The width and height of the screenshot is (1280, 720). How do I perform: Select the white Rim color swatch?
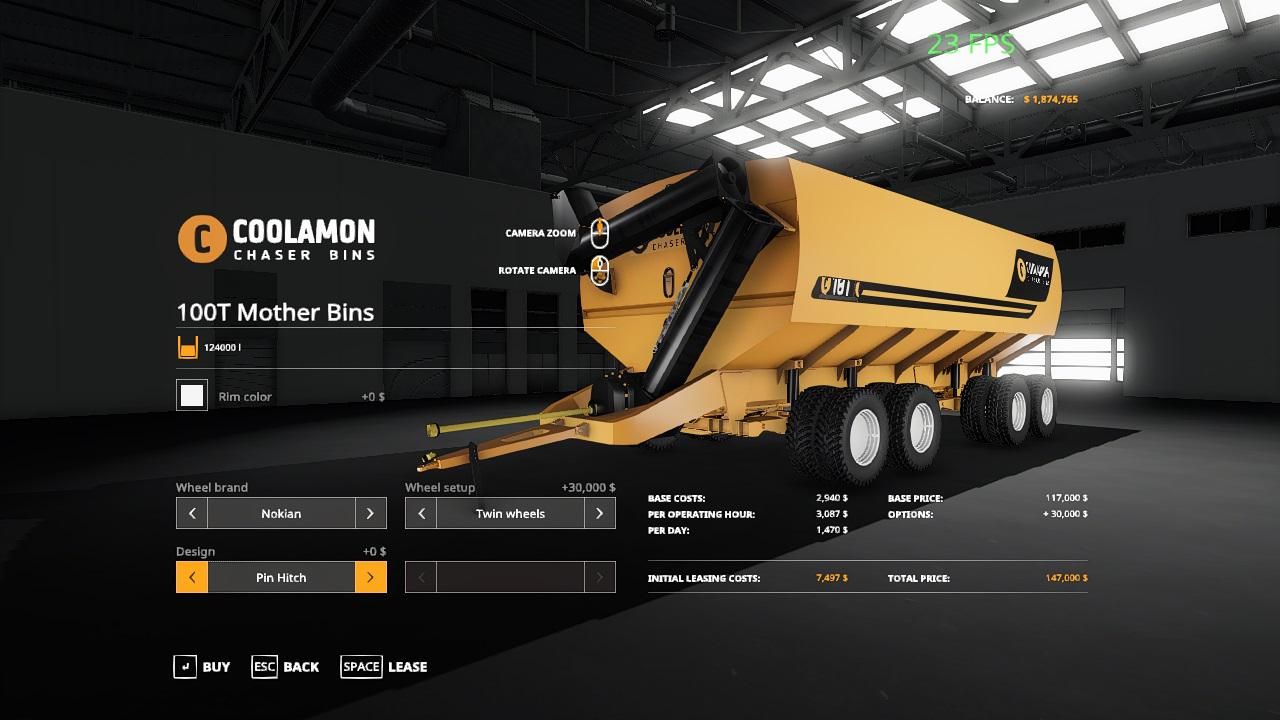(x=192, y=396)
